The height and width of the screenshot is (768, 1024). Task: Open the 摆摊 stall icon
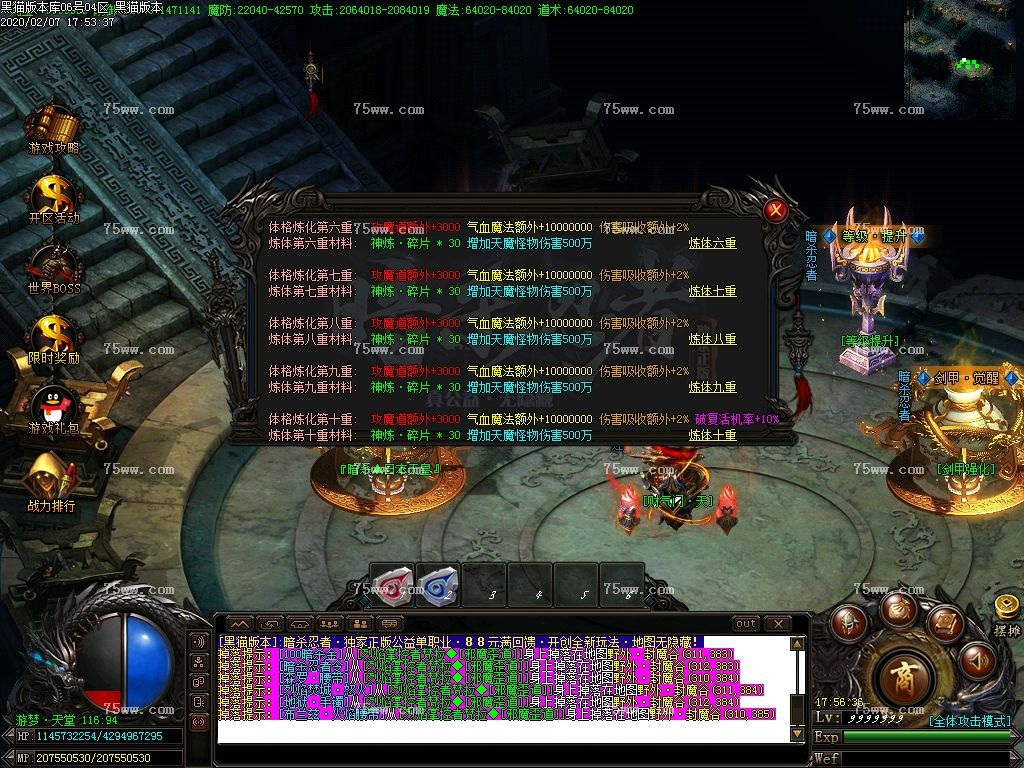click(x=1006, y=612)
